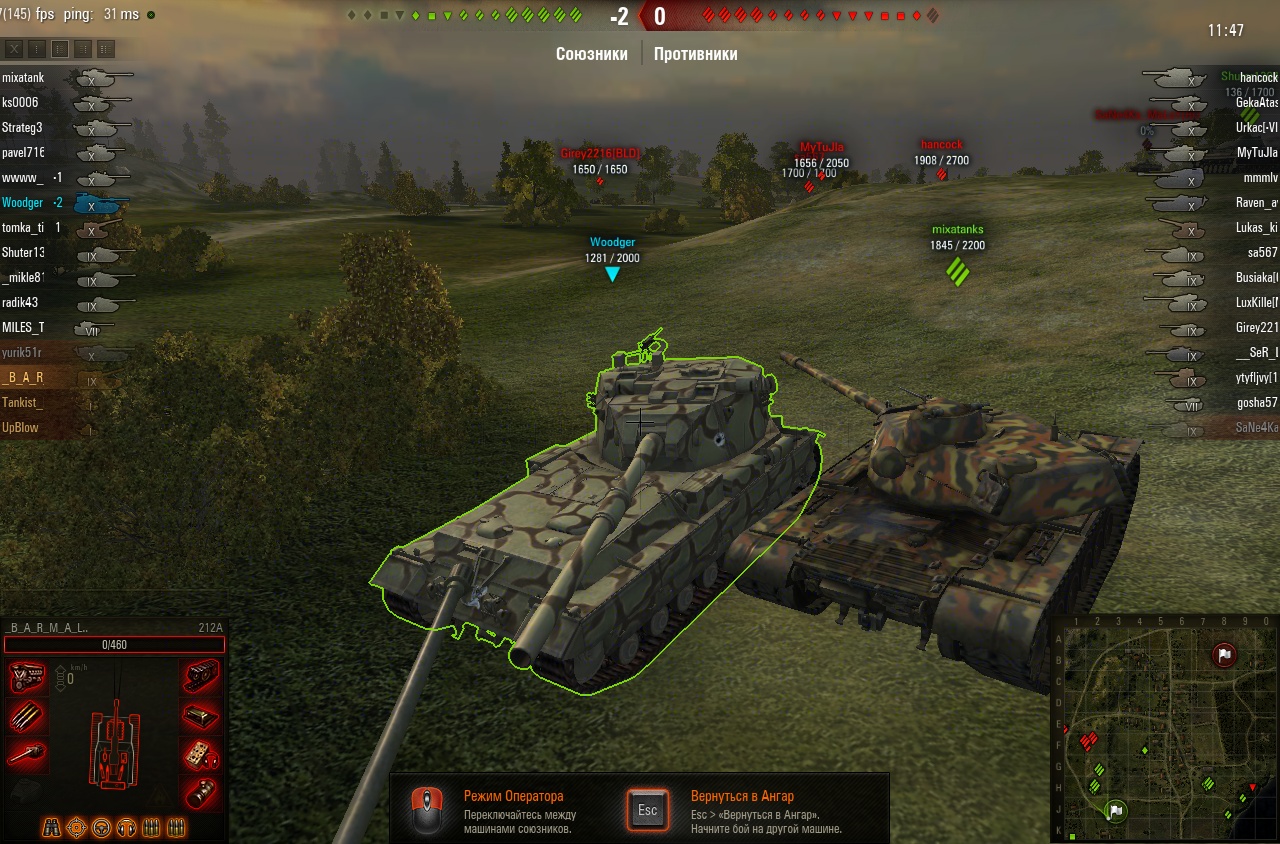
Task: Select the commander binoculars crew icon
Action: point(51,827)
